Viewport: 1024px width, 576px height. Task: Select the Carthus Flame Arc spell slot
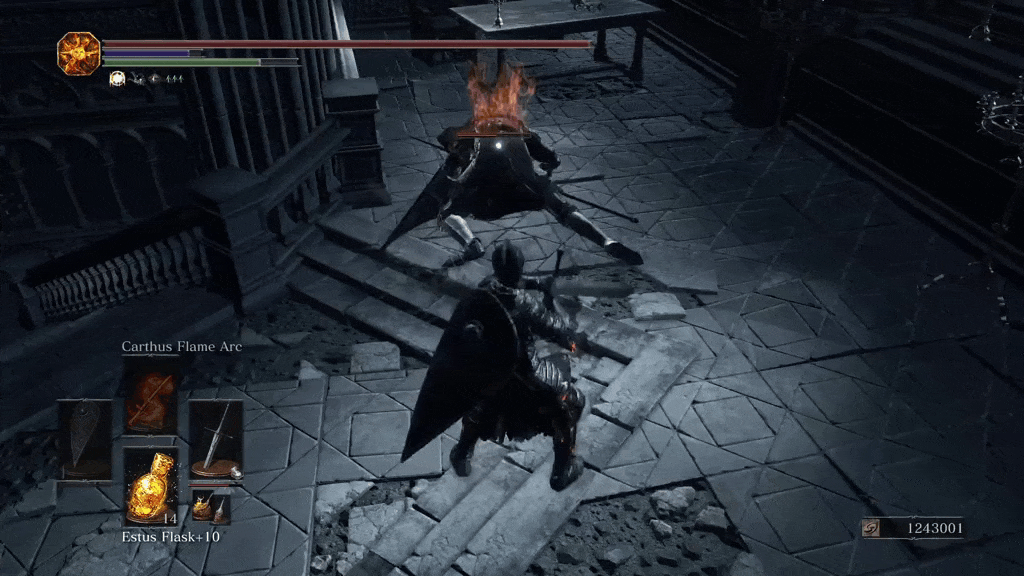tap(151, 396)
